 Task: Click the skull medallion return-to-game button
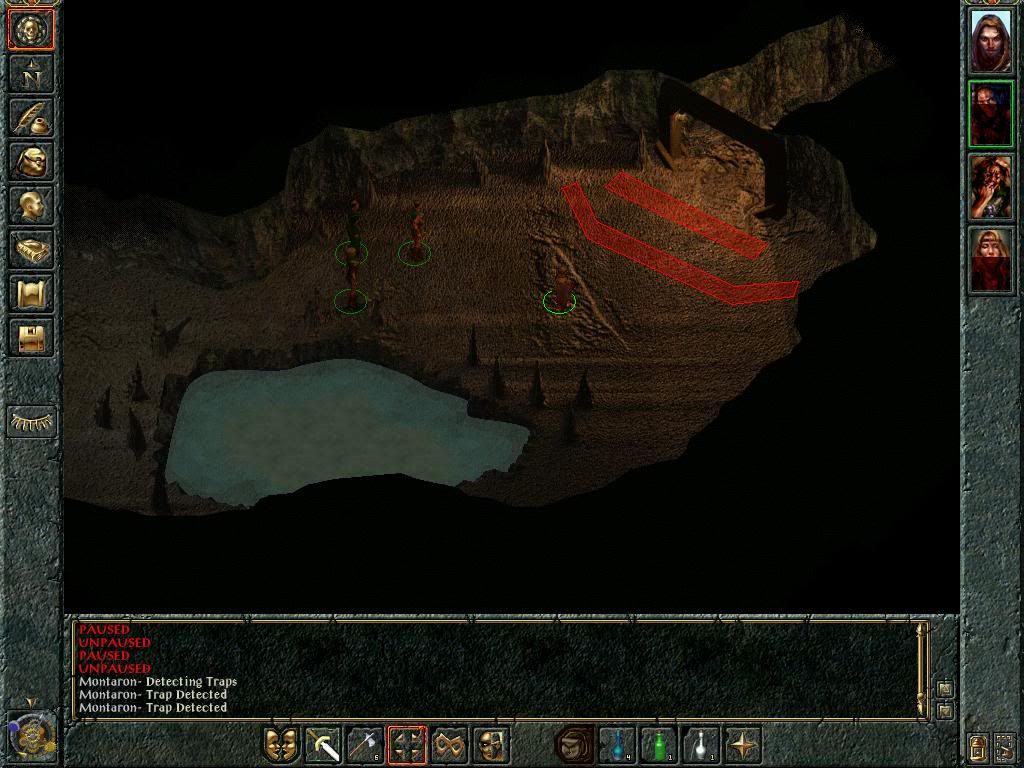[x=30, y=30]
